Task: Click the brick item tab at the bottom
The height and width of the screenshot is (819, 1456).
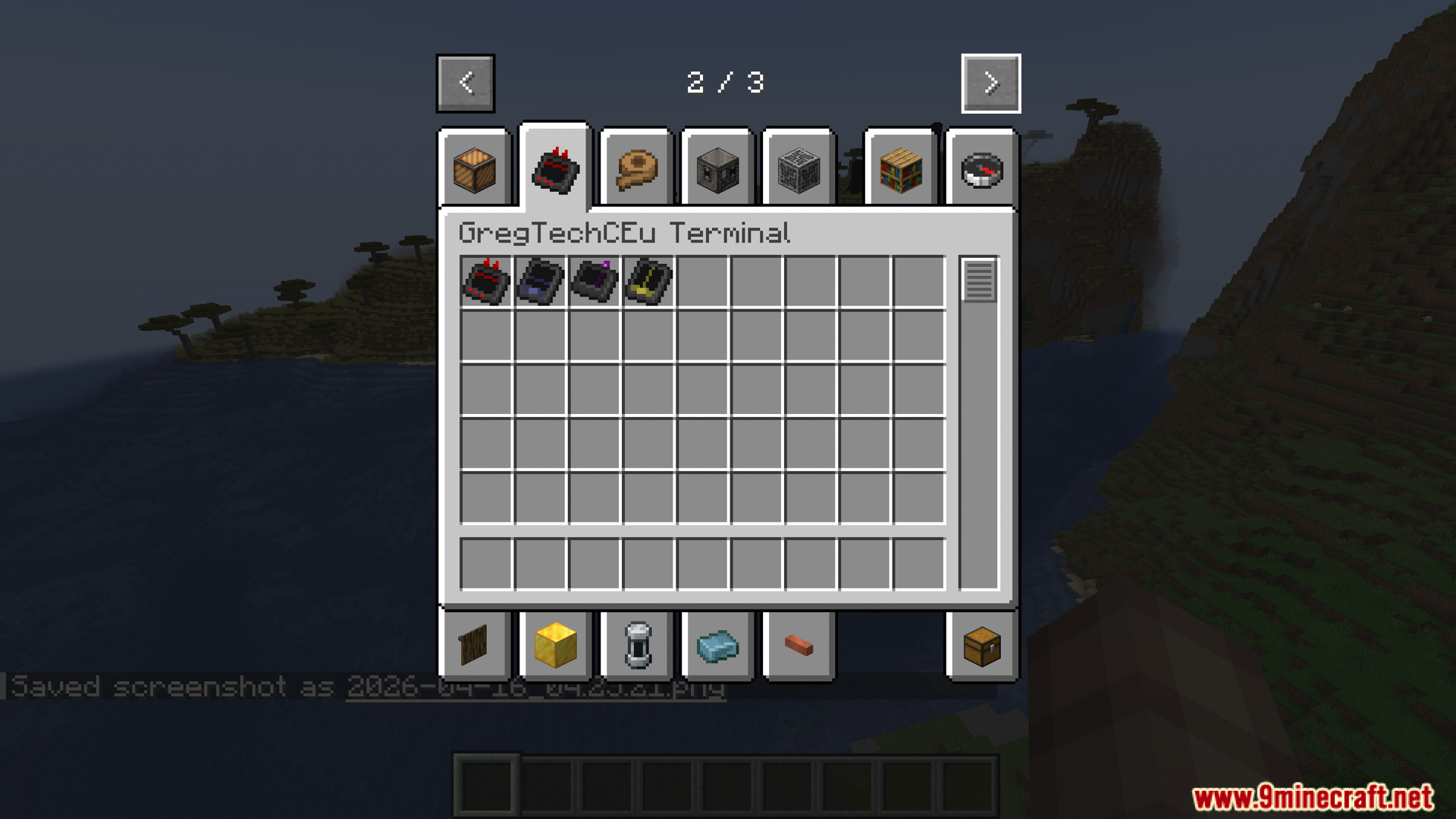Action: [x=798, y=645]
